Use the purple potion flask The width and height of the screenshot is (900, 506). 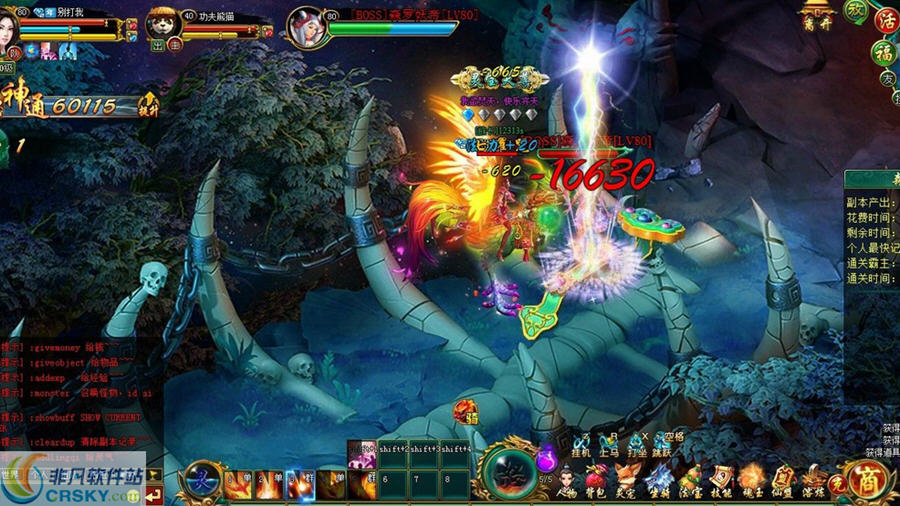pos(545,461)
